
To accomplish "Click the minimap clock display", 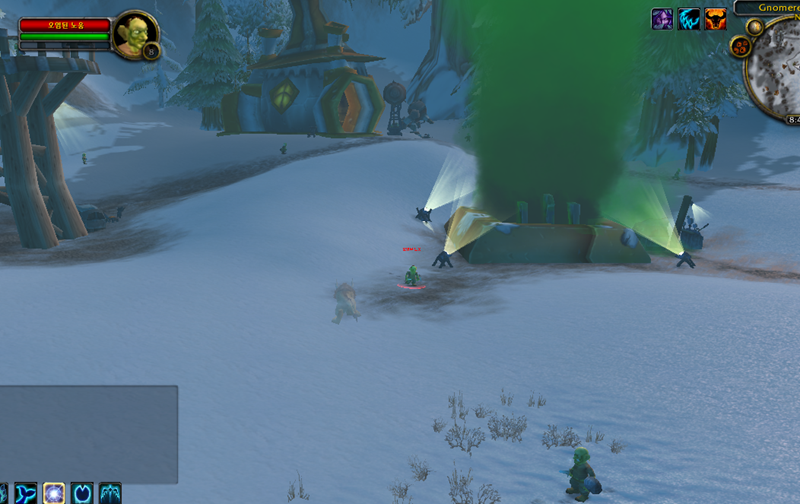I will tap(790, 119).
